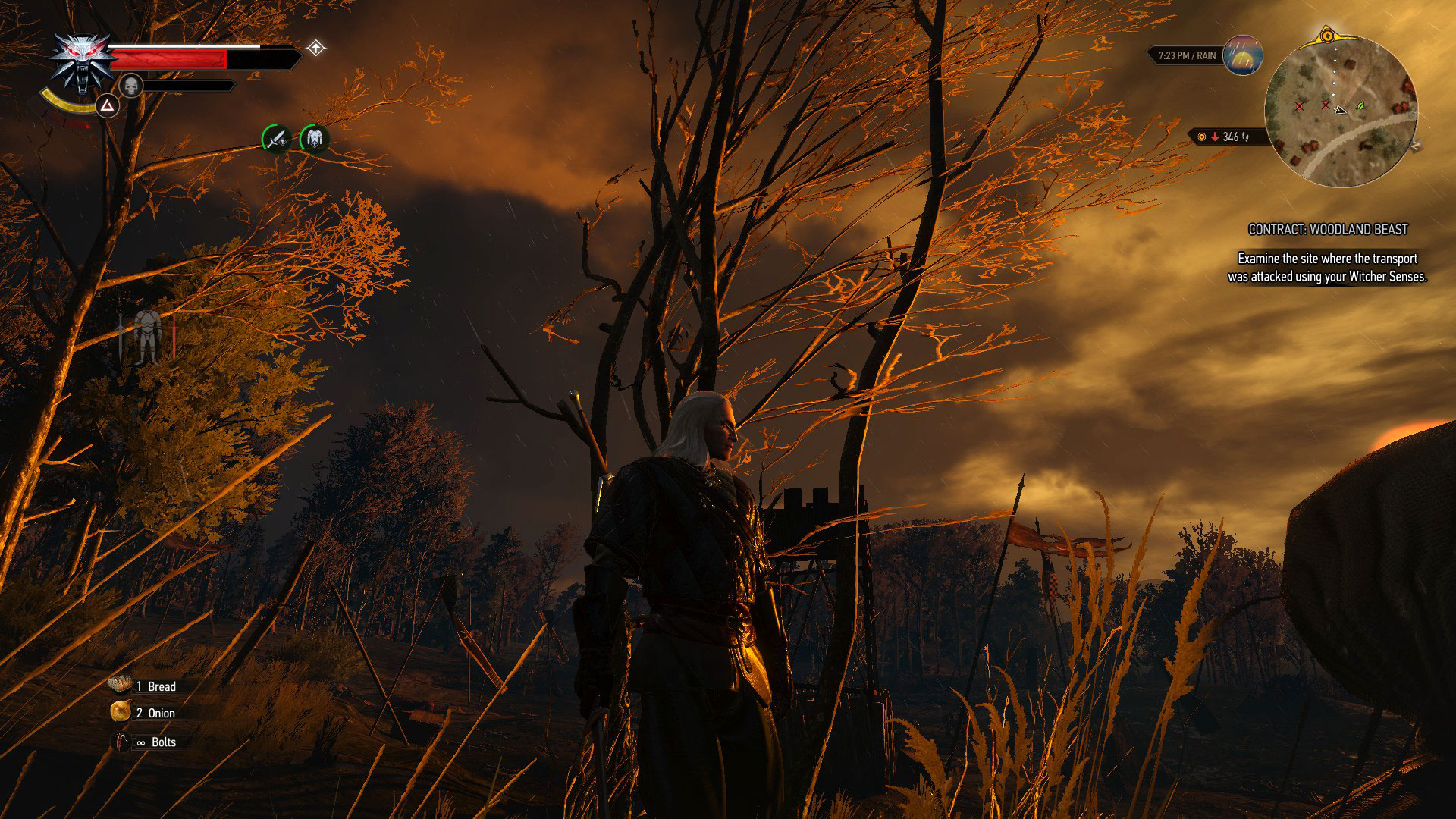The width and height of the screenshot is (1456, 819).
Task: Select the armor buff icon
Action: click(314, 139)
